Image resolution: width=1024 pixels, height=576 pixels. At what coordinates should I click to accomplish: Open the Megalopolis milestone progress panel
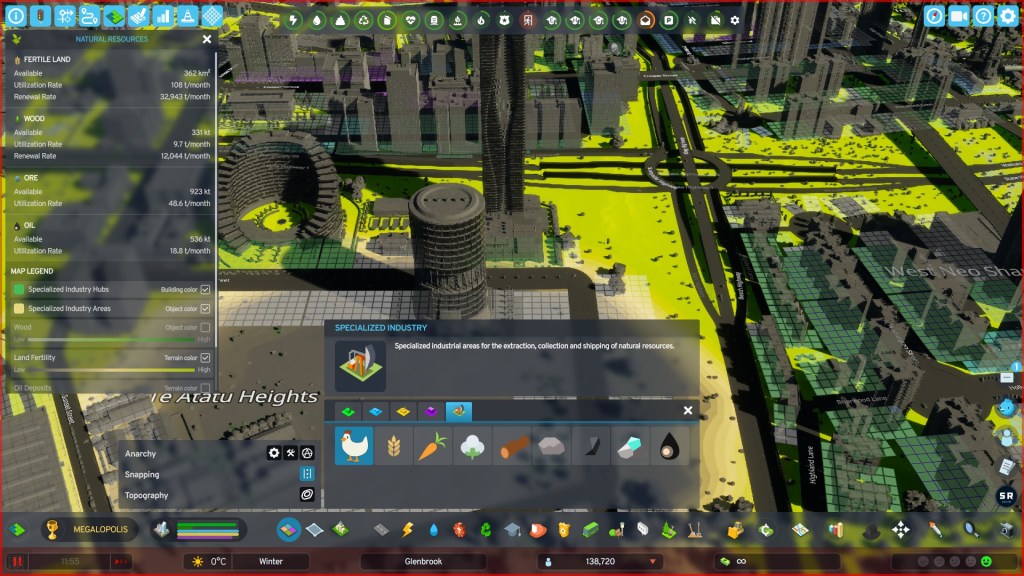coord(88,529)
